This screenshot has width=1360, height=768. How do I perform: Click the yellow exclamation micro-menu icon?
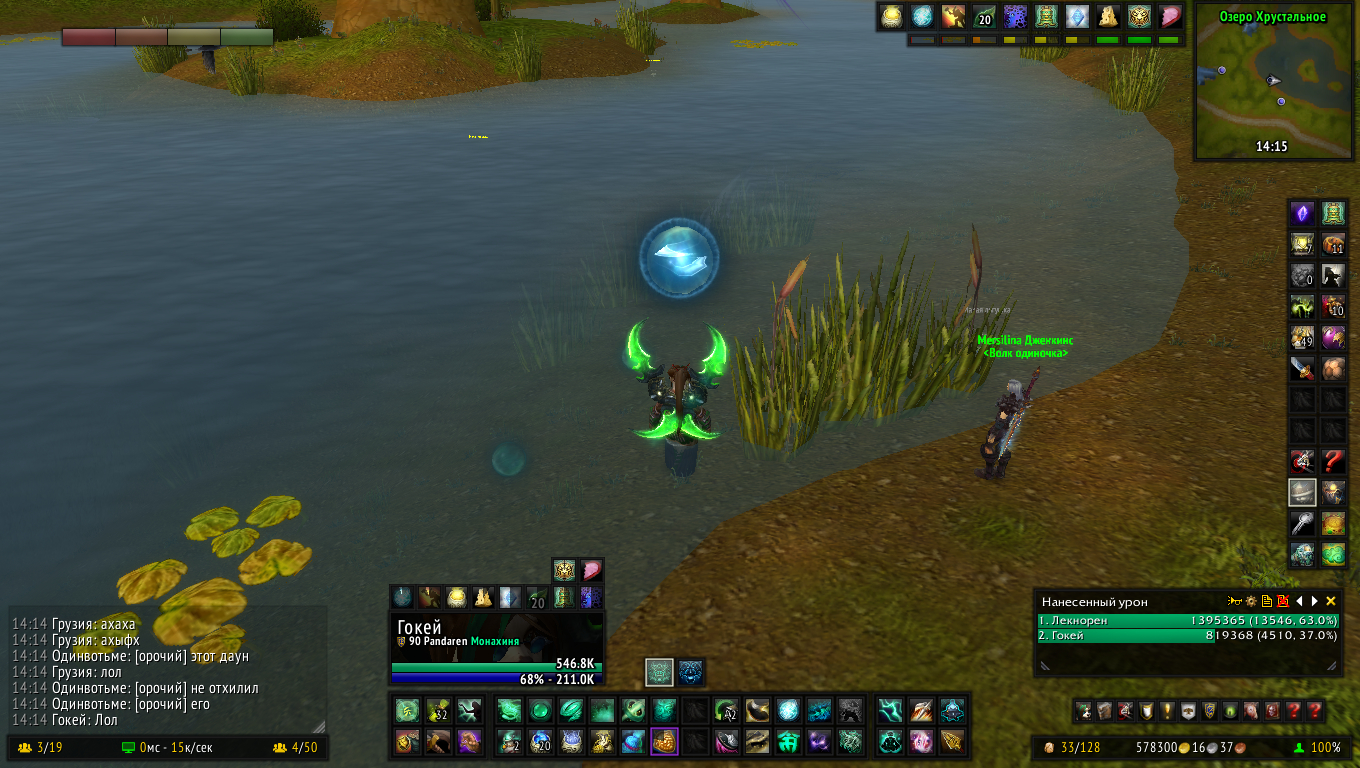[x=1166, y=711]
